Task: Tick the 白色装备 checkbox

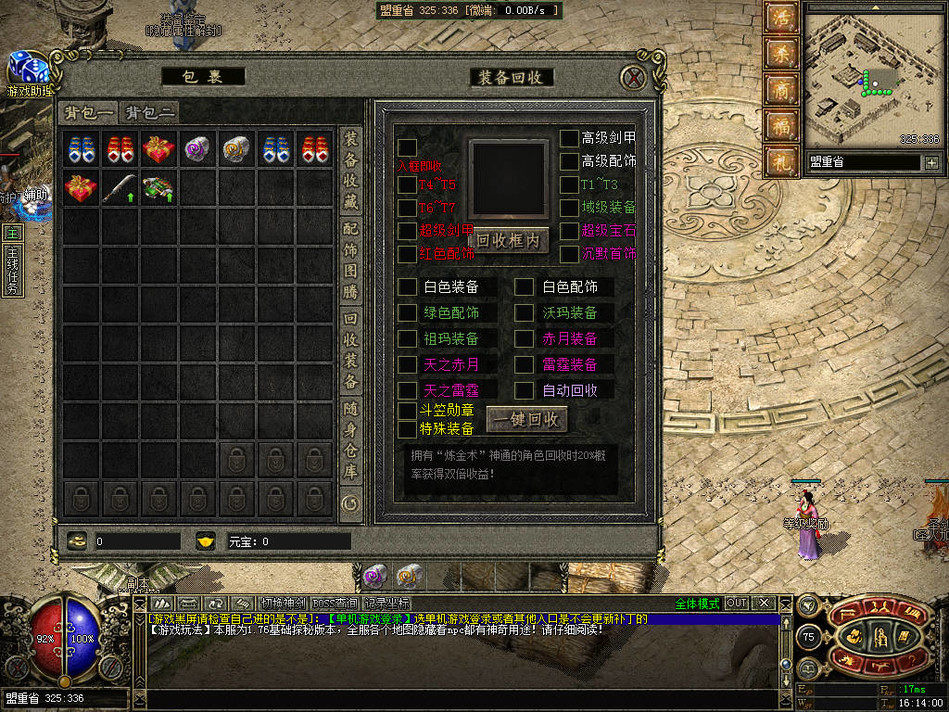Action: [x=408, y=287]
